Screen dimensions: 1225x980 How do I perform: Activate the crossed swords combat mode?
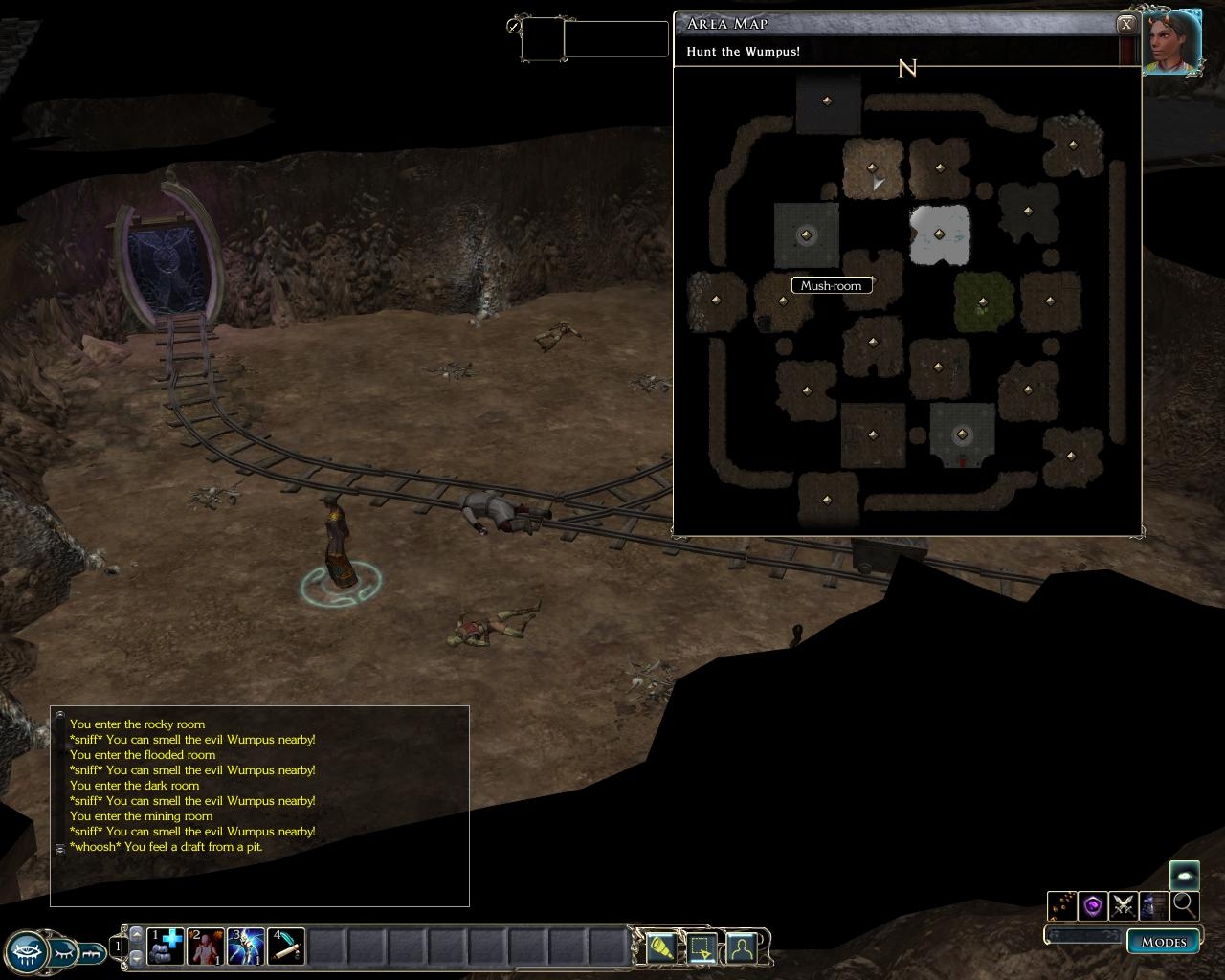1123,904
